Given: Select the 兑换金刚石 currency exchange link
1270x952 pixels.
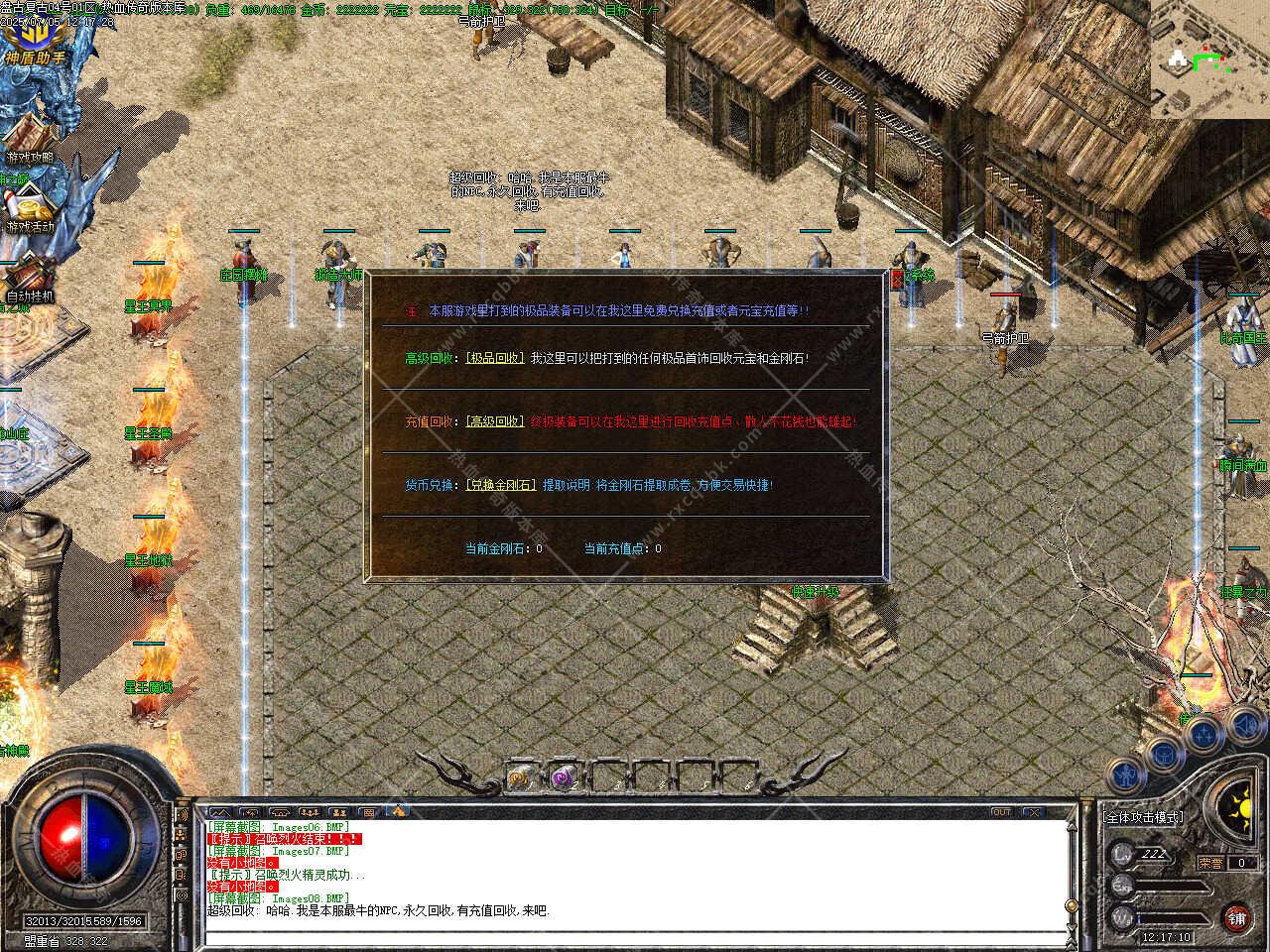Looking at the screenshot, I should tap(502, 485).
